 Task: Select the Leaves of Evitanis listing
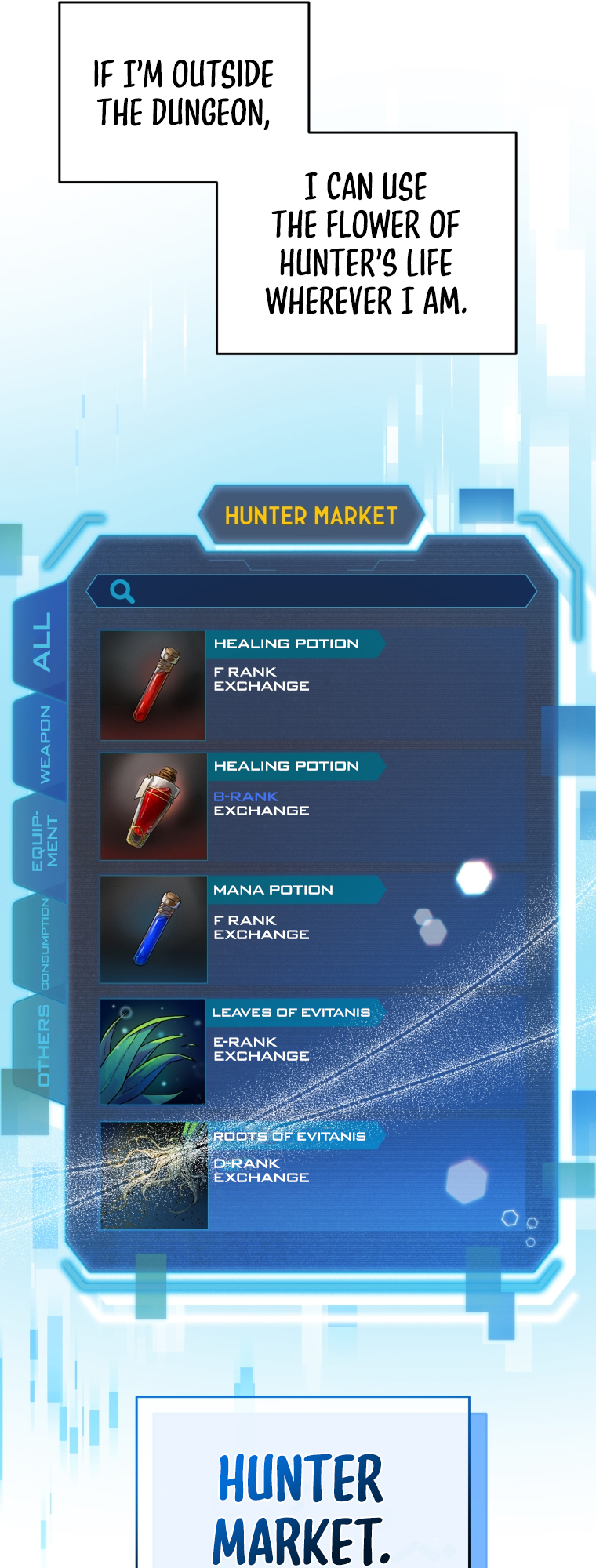(x=312, y=1051)
